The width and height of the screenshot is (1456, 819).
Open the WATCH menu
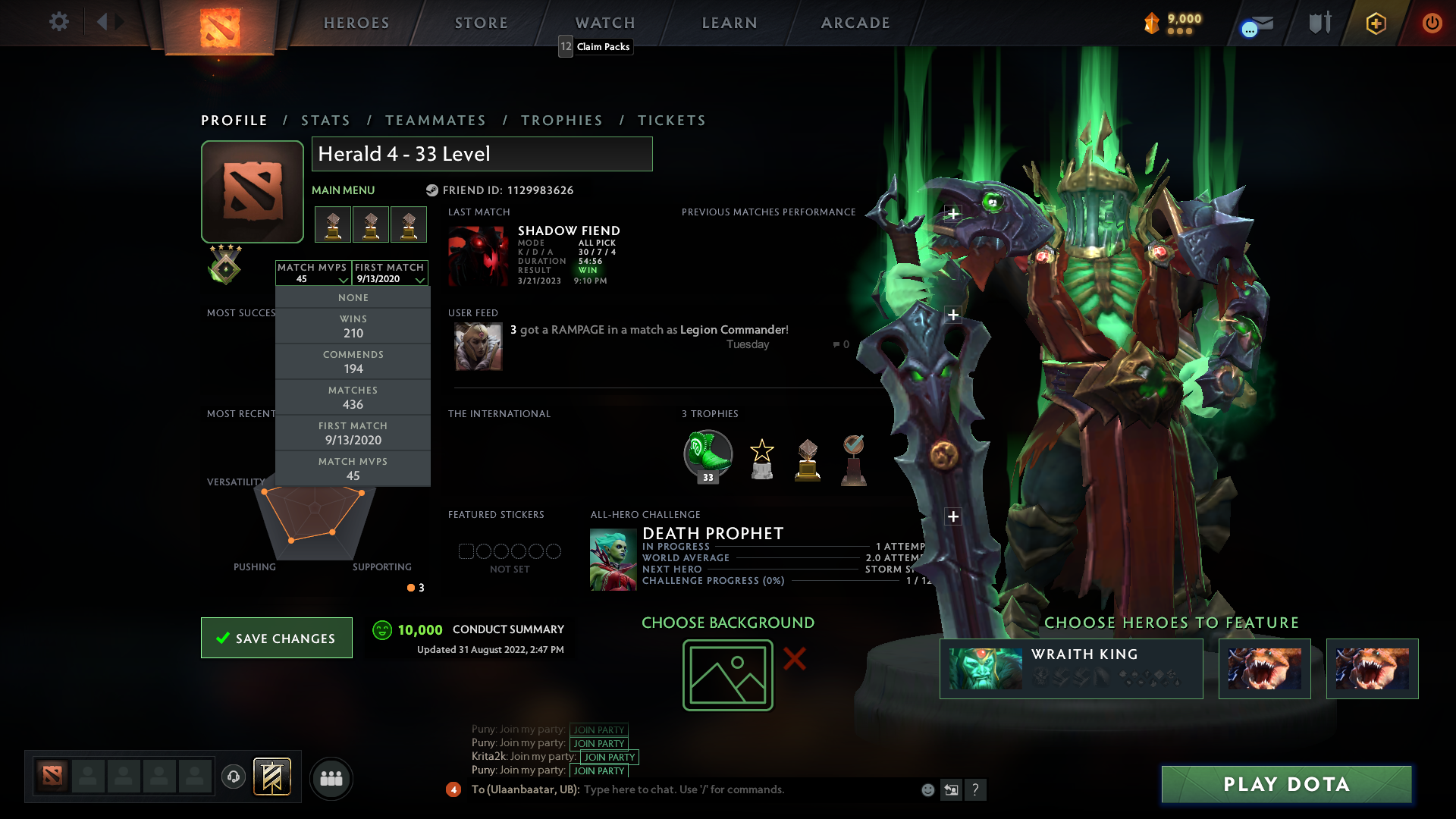pyautogui.click(x=604, y=23)
